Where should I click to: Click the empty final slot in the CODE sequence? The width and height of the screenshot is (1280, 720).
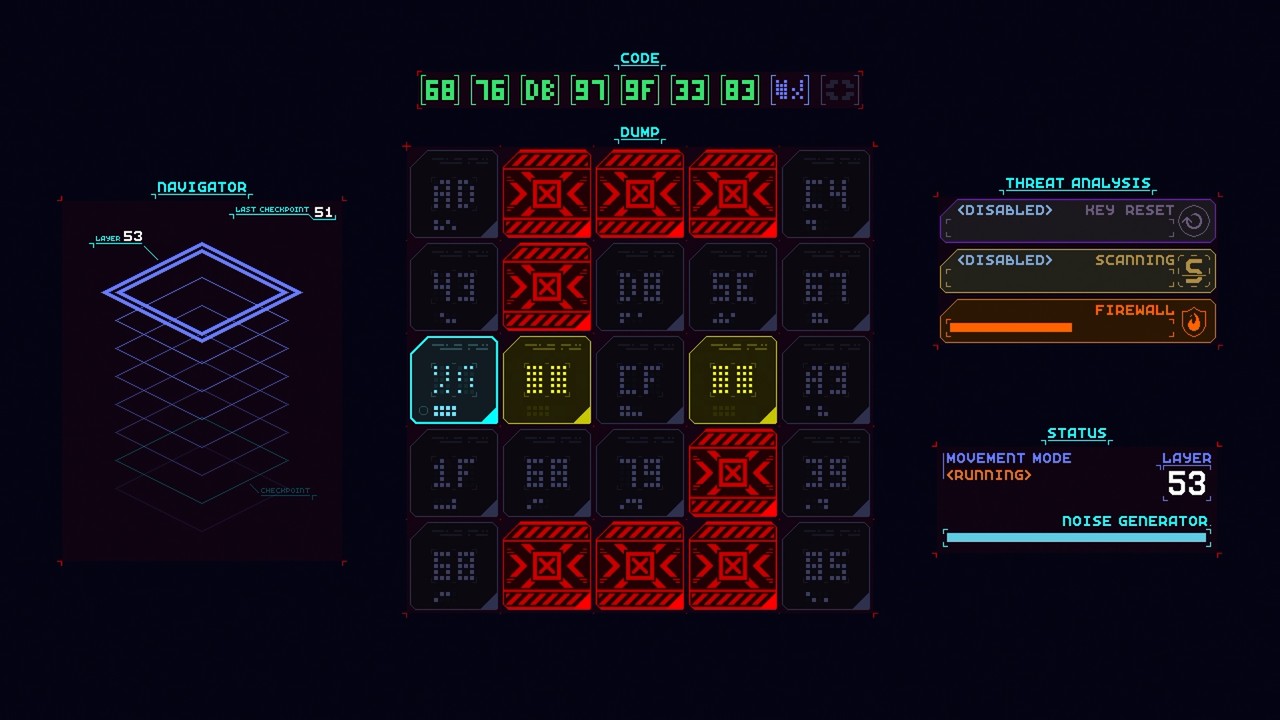(840, 89)
